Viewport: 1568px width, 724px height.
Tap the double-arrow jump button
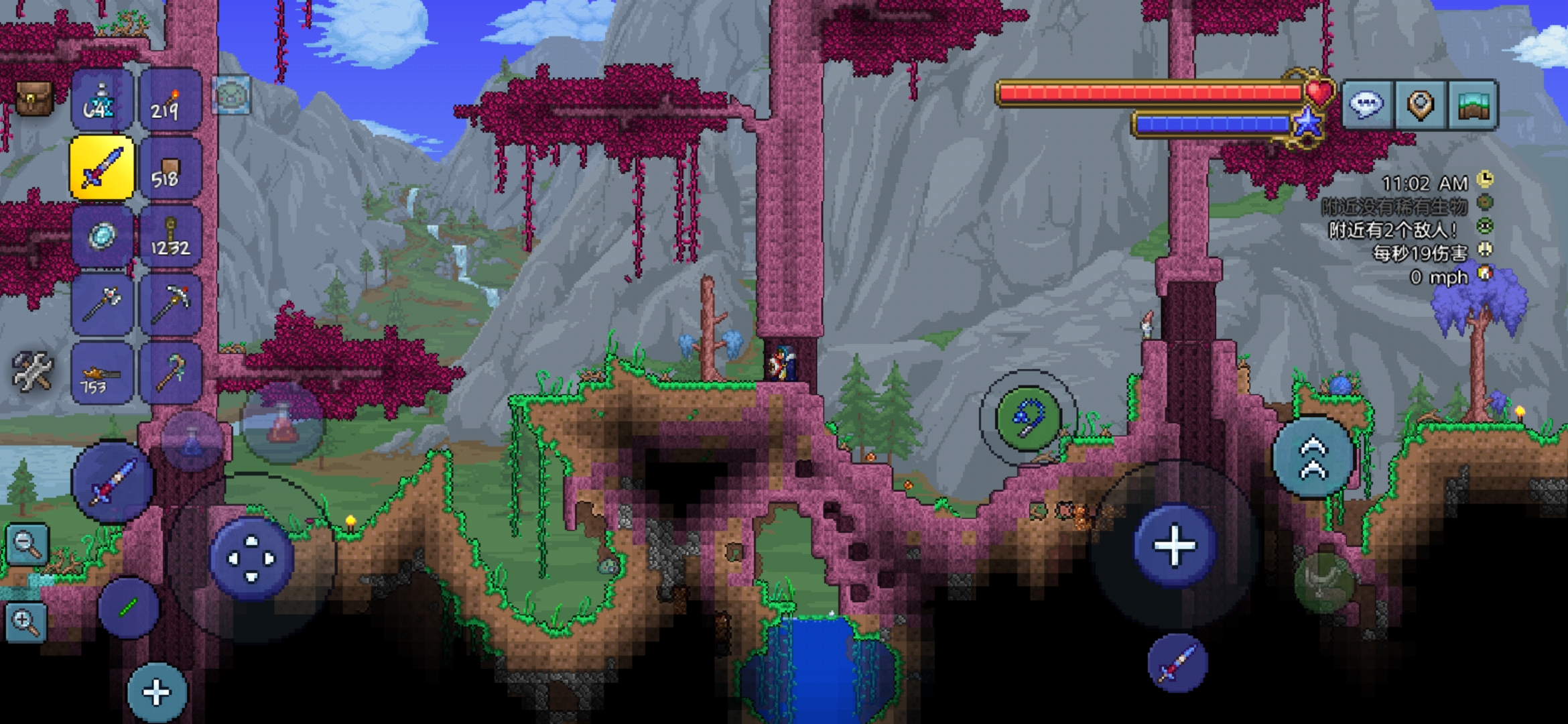(x=1313, y=457)
